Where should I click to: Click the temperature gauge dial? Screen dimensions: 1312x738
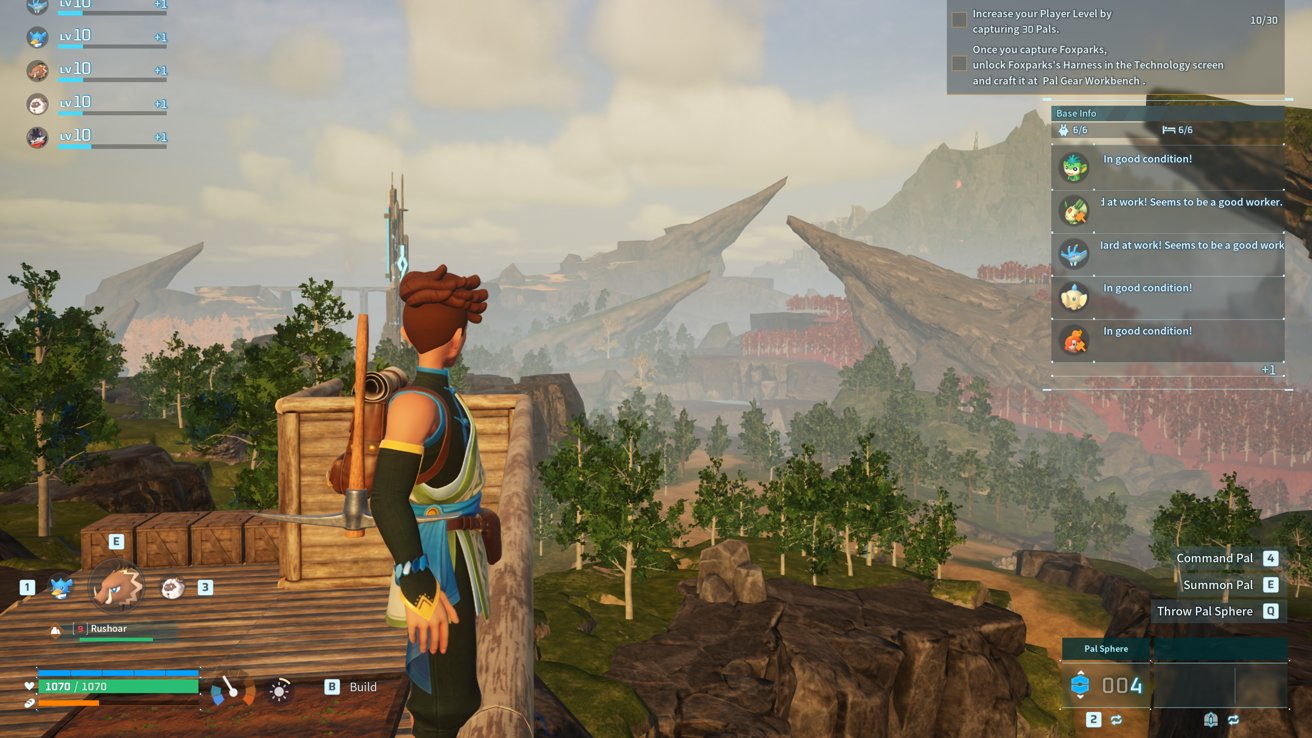point(232,689)
